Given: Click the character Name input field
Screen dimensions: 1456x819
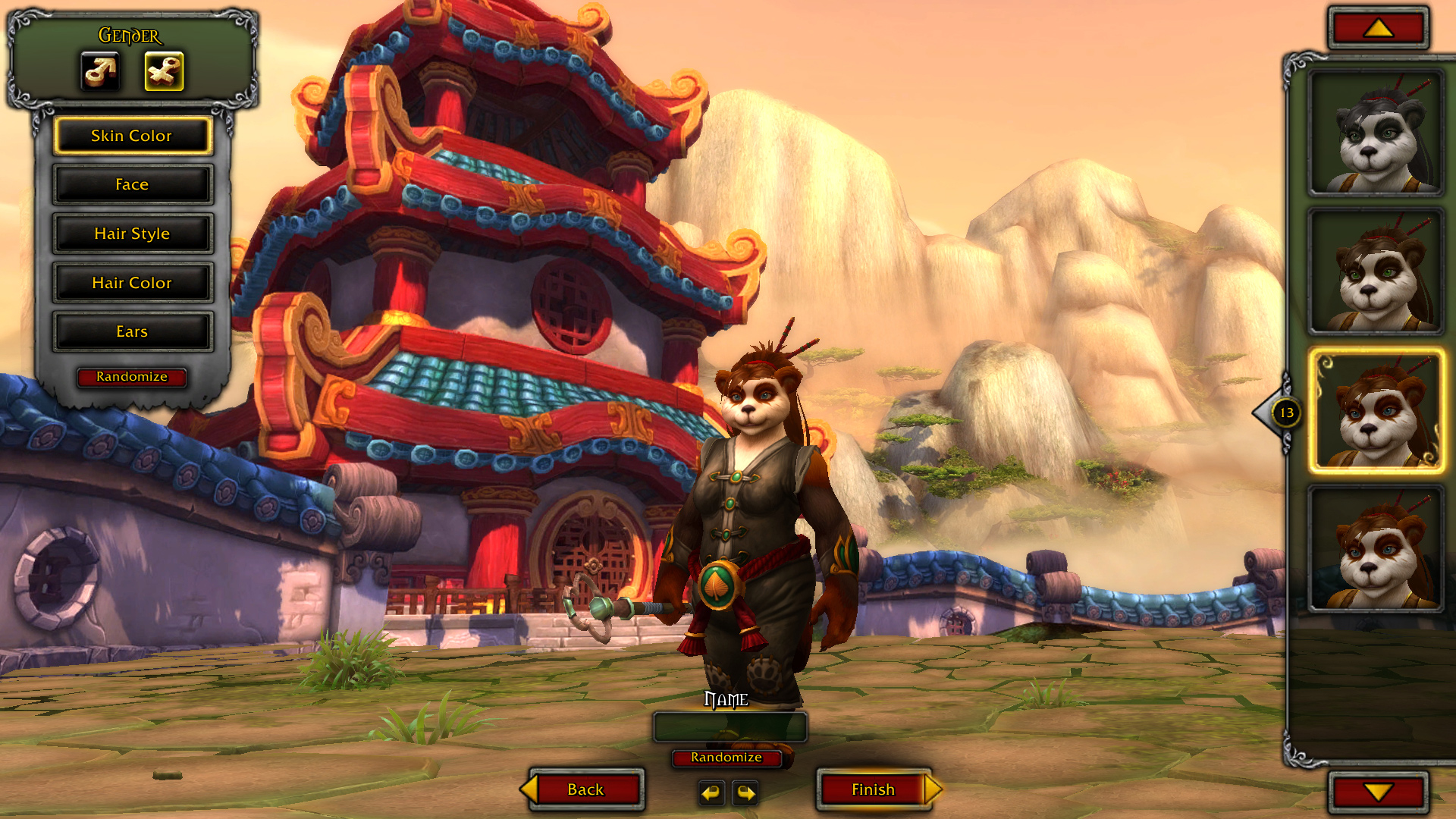Looking at the screenshot, I should point(730,726).
